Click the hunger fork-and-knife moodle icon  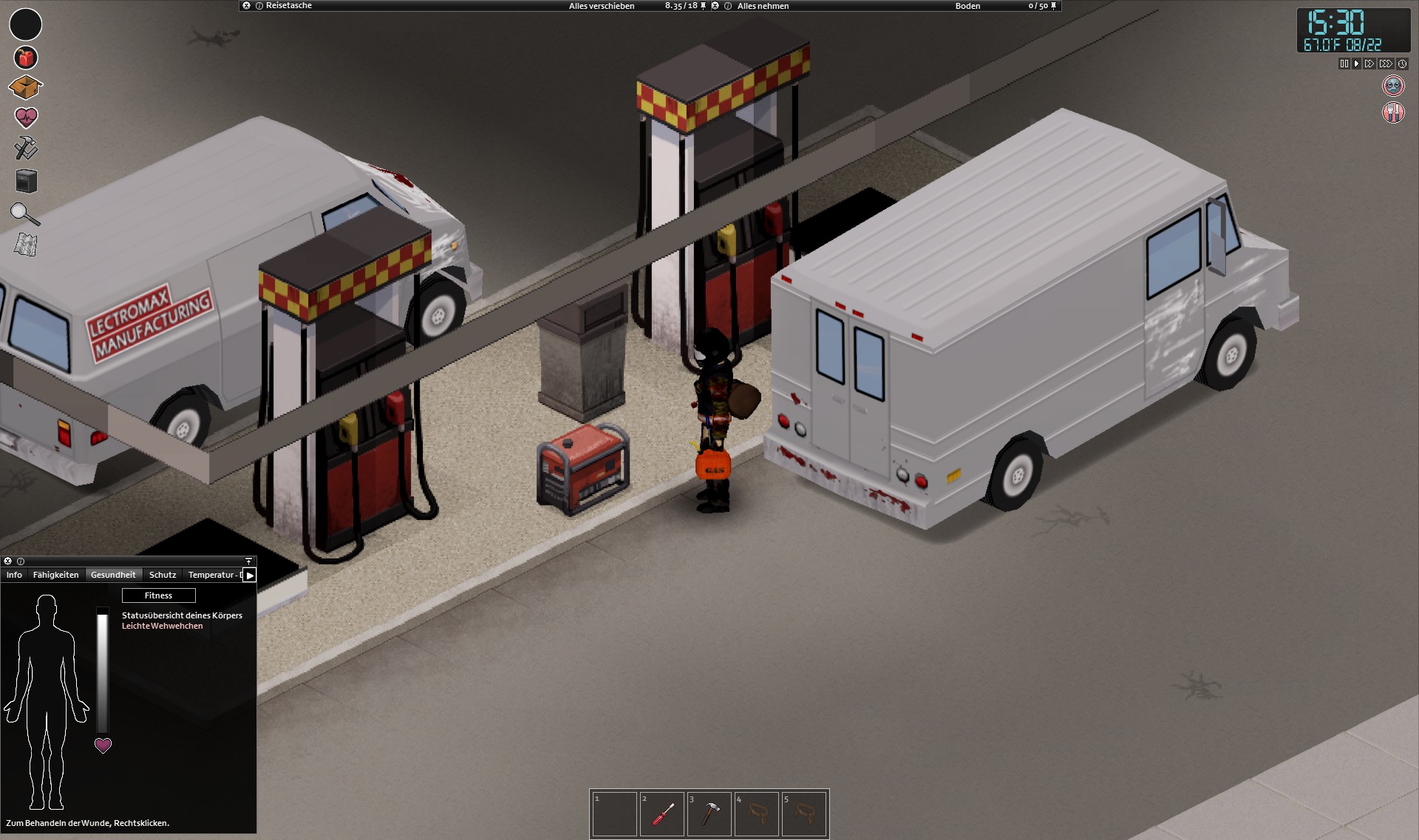tap(1392, 113)
